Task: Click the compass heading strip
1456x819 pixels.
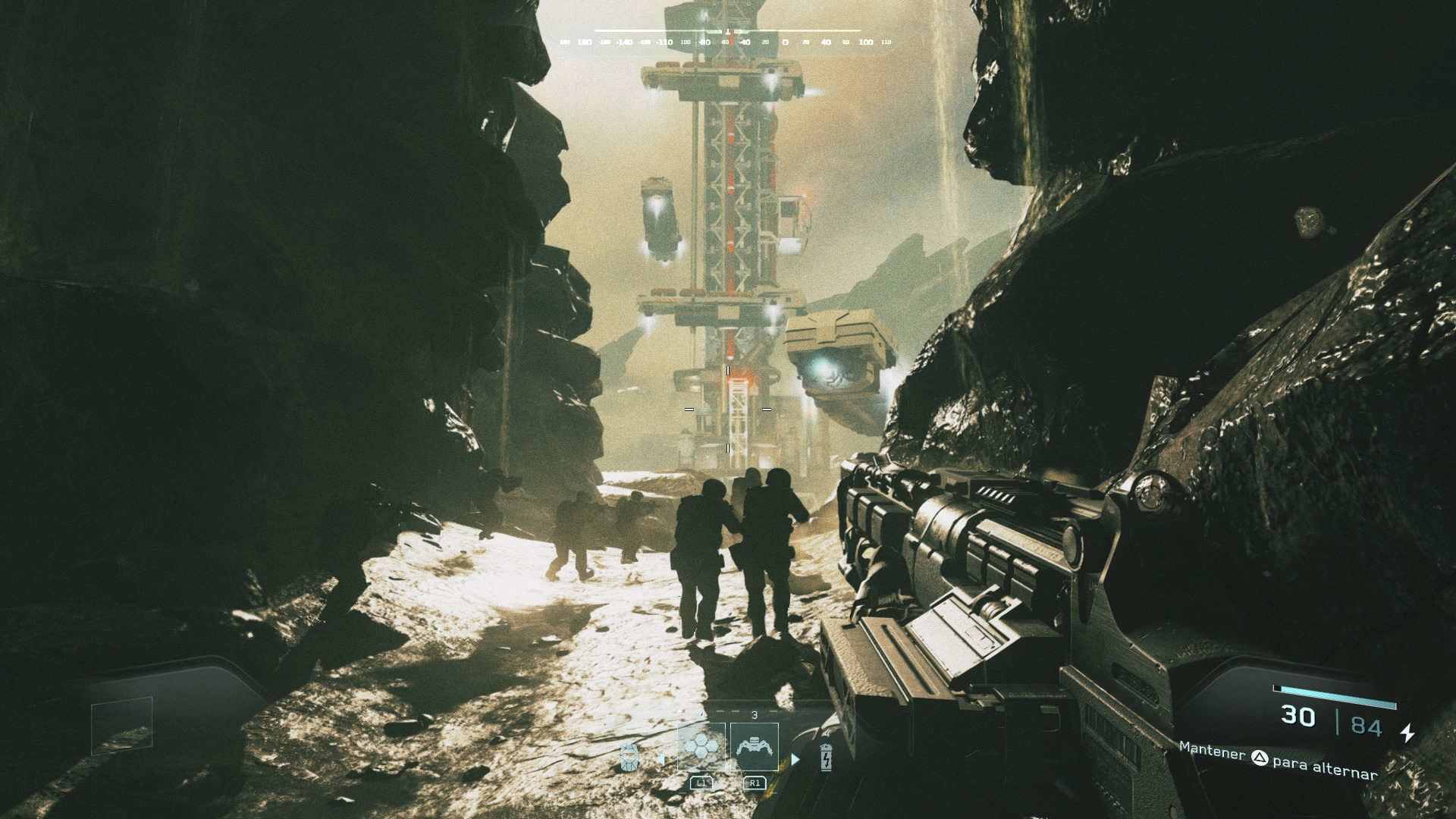Action: click(x=727, y=42)
